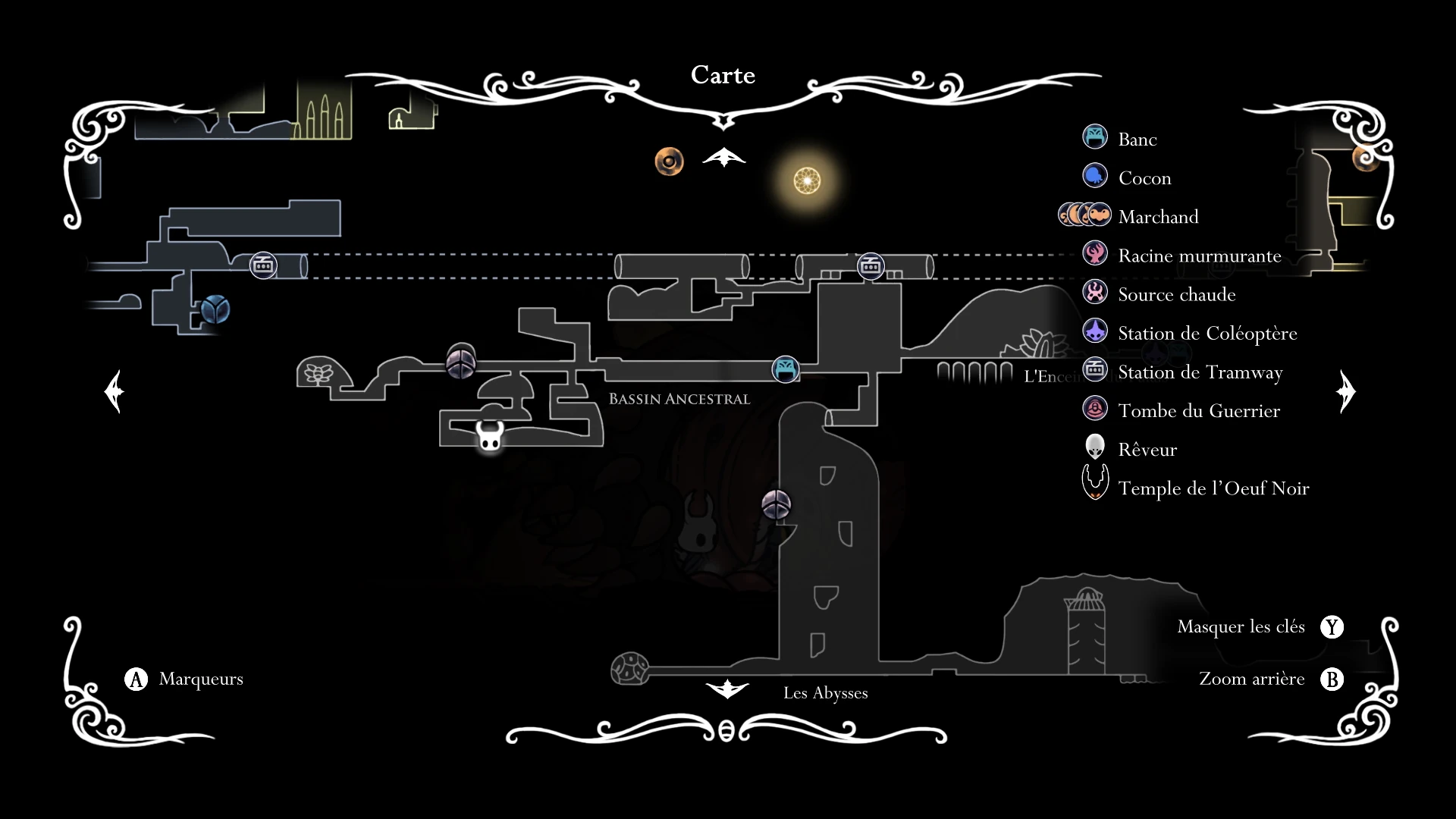Click Zoom arrière to zoom out

(x=1252, y=679)
